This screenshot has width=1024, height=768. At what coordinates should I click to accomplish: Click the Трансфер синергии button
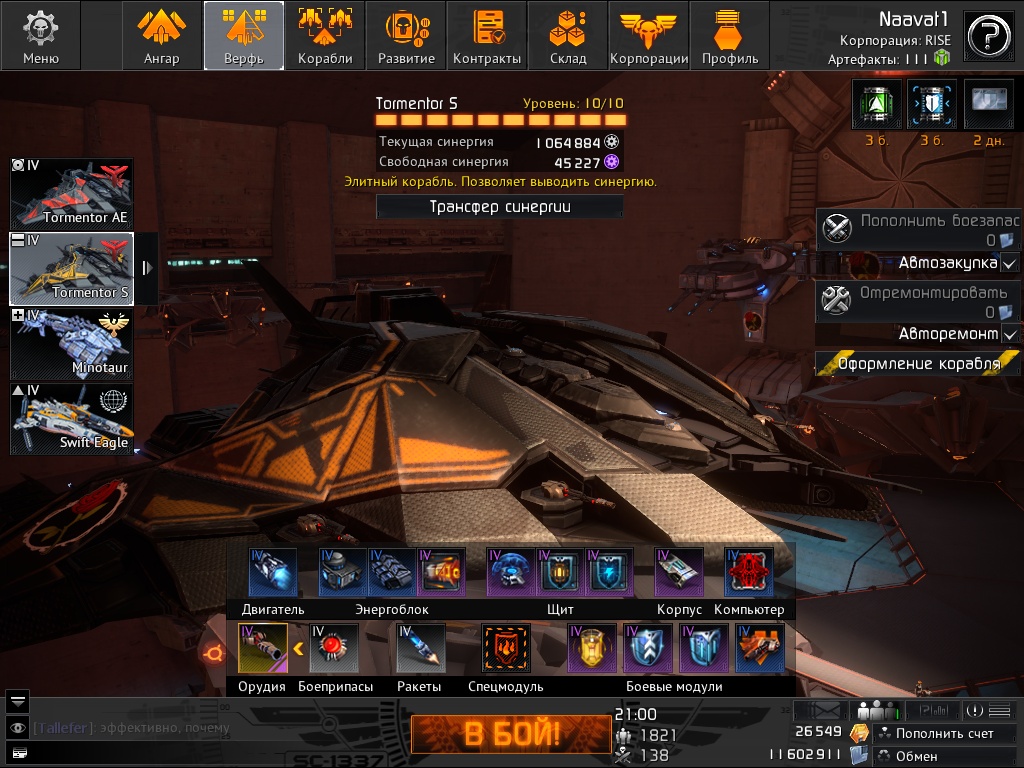click(499, 207)
